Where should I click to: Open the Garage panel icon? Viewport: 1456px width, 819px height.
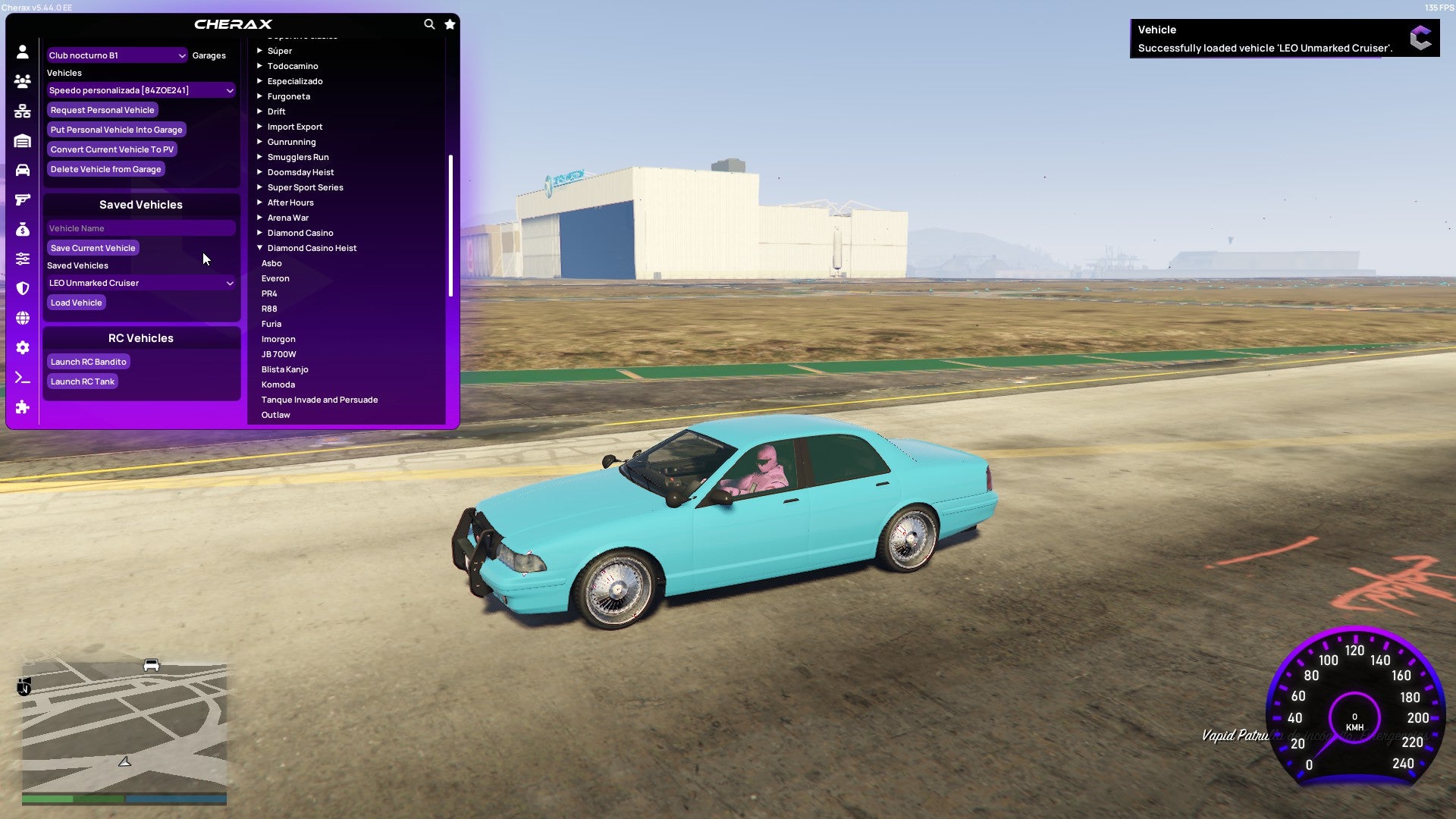point(23,140)
